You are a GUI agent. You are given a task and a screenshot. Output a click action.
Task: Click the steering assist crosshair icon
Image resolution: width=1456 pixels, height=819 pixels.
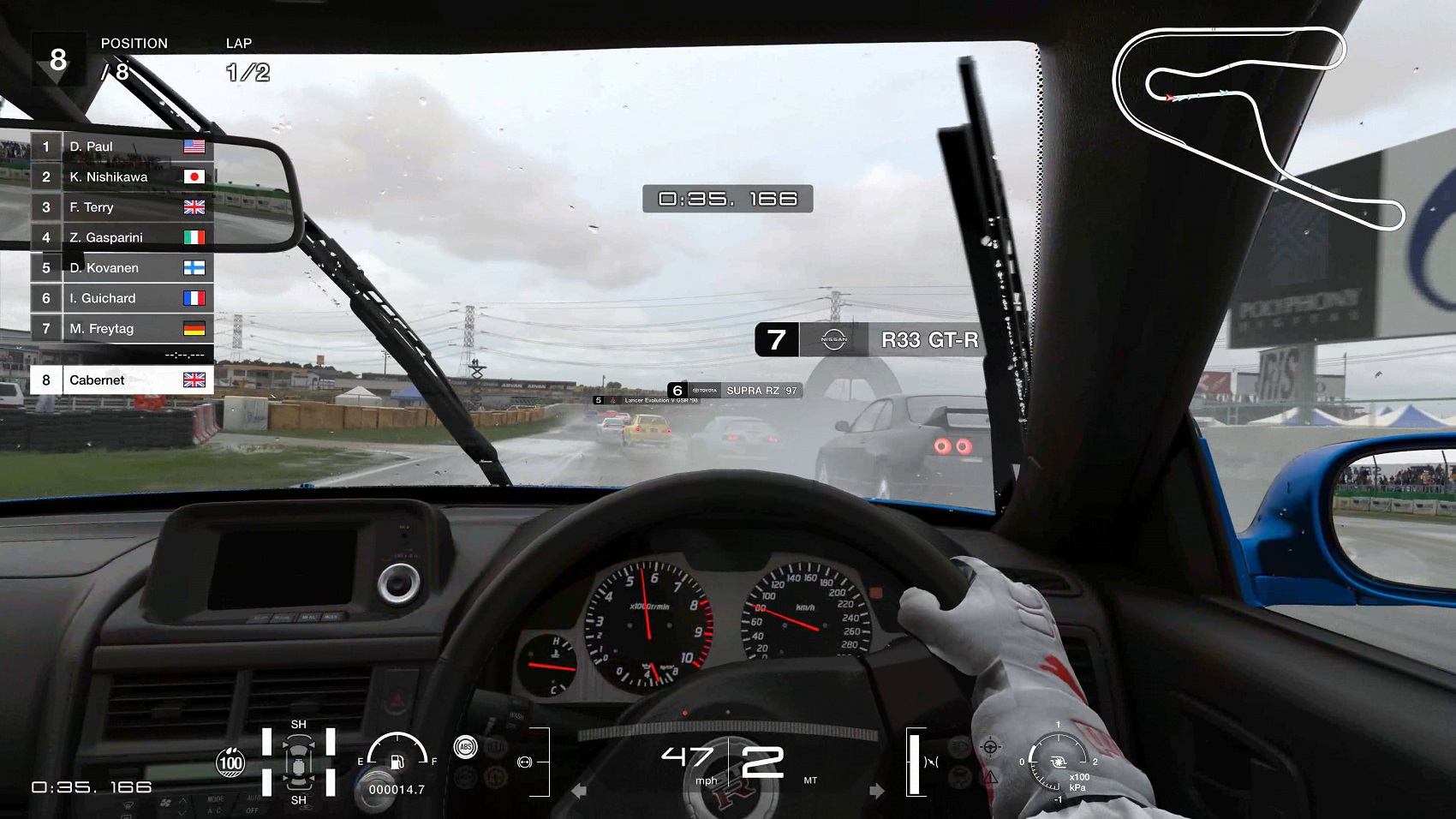tap(990, 746)
